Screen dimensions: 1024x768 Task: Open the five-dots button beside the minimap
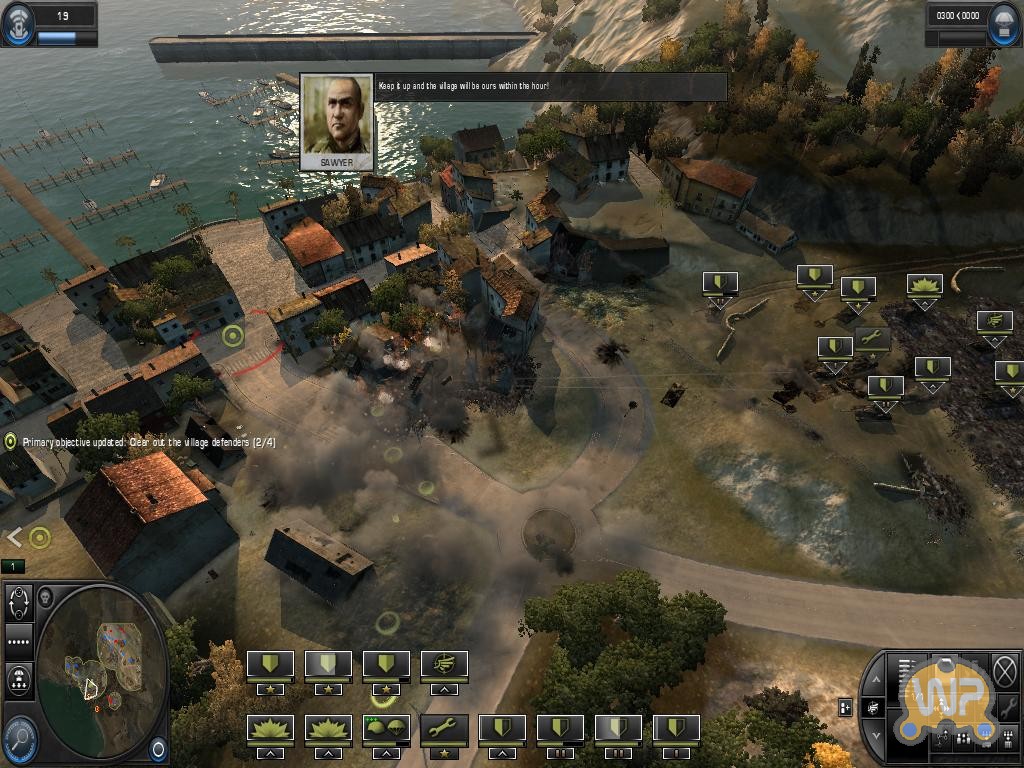(x=19, y=641)
